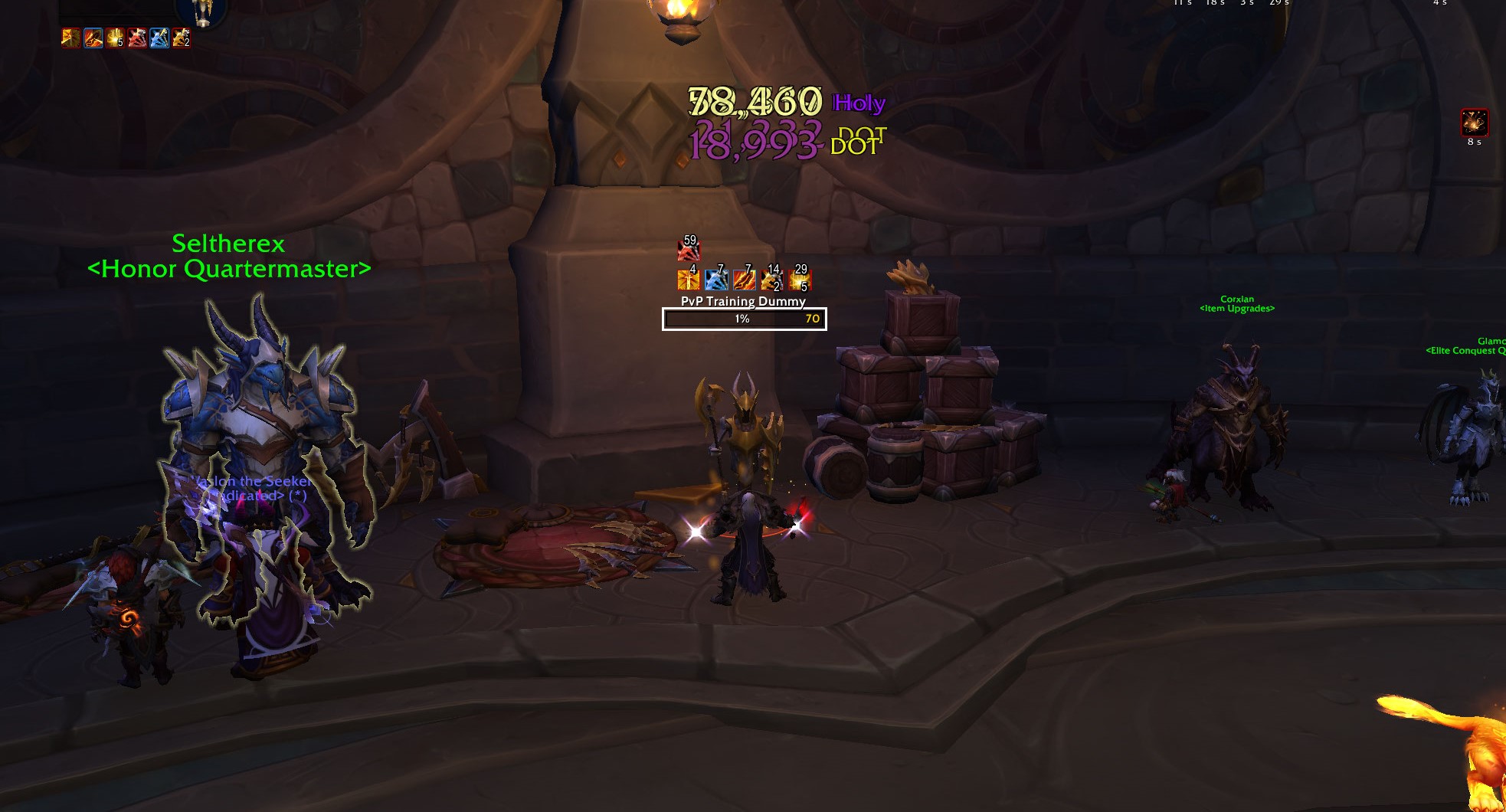The height and width of the screenshot is (812, 1506).
Task: Click the first golden buff icon in the buff bar
Action: pos(70,39)
